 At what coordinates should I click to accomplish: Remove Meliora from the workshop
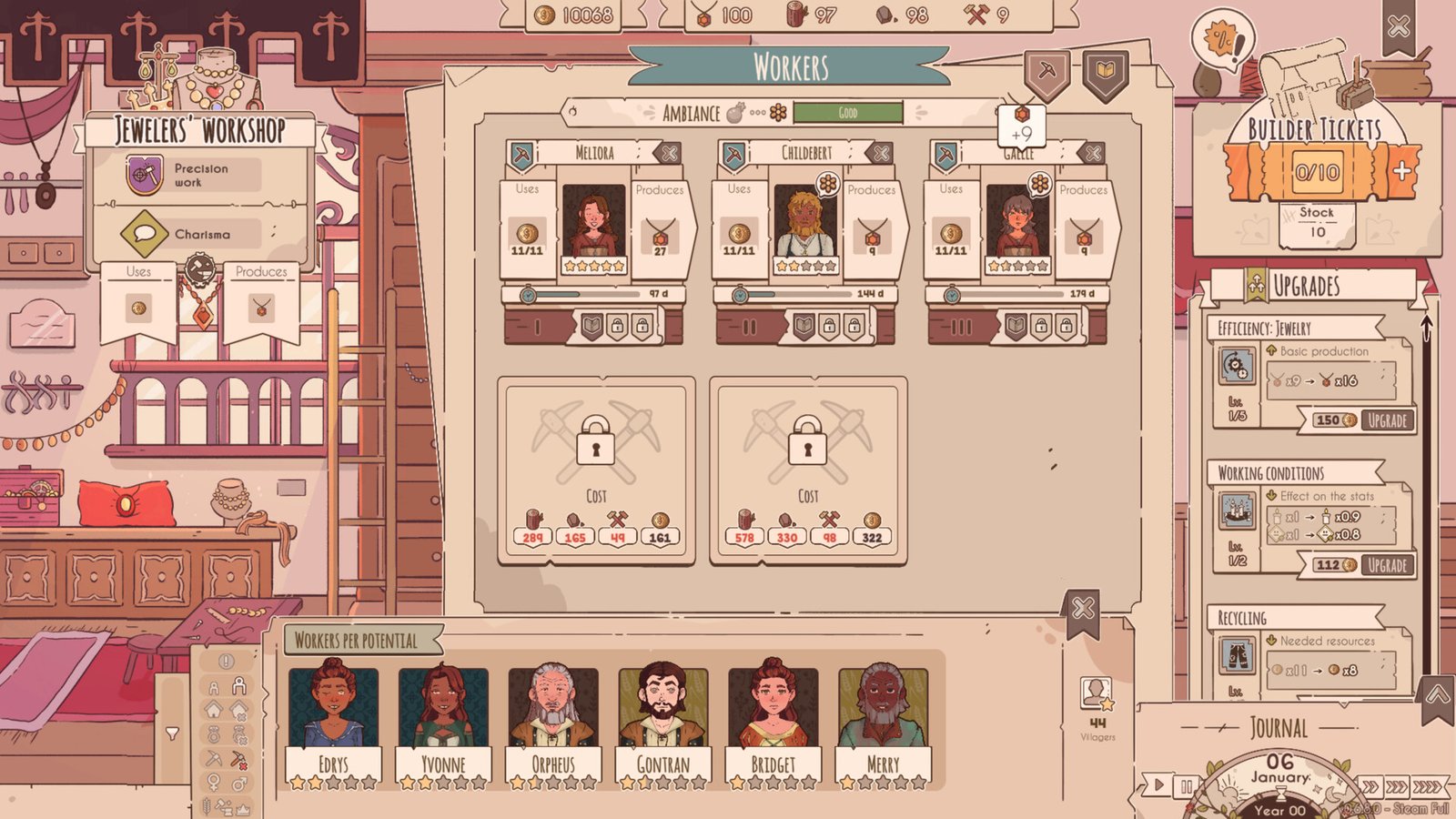(669, 153)
